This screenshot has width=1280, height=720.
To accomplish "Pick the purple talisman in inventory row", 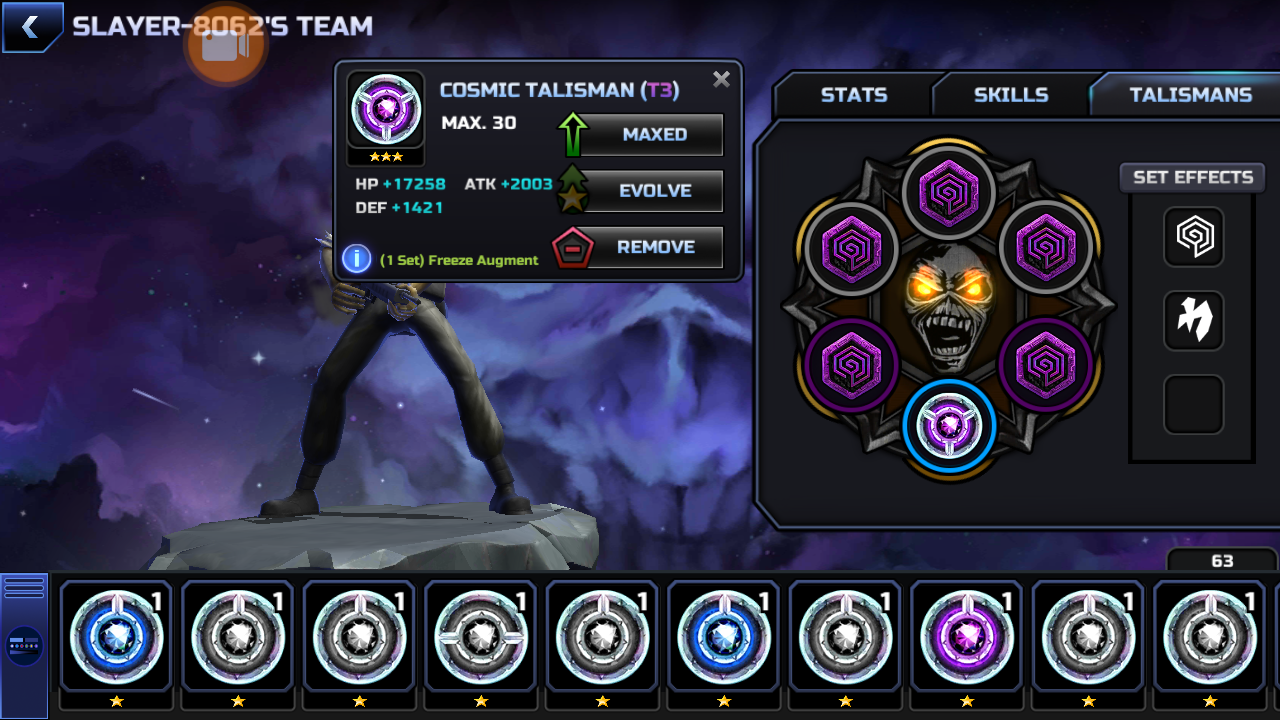I will coord(966,635).
